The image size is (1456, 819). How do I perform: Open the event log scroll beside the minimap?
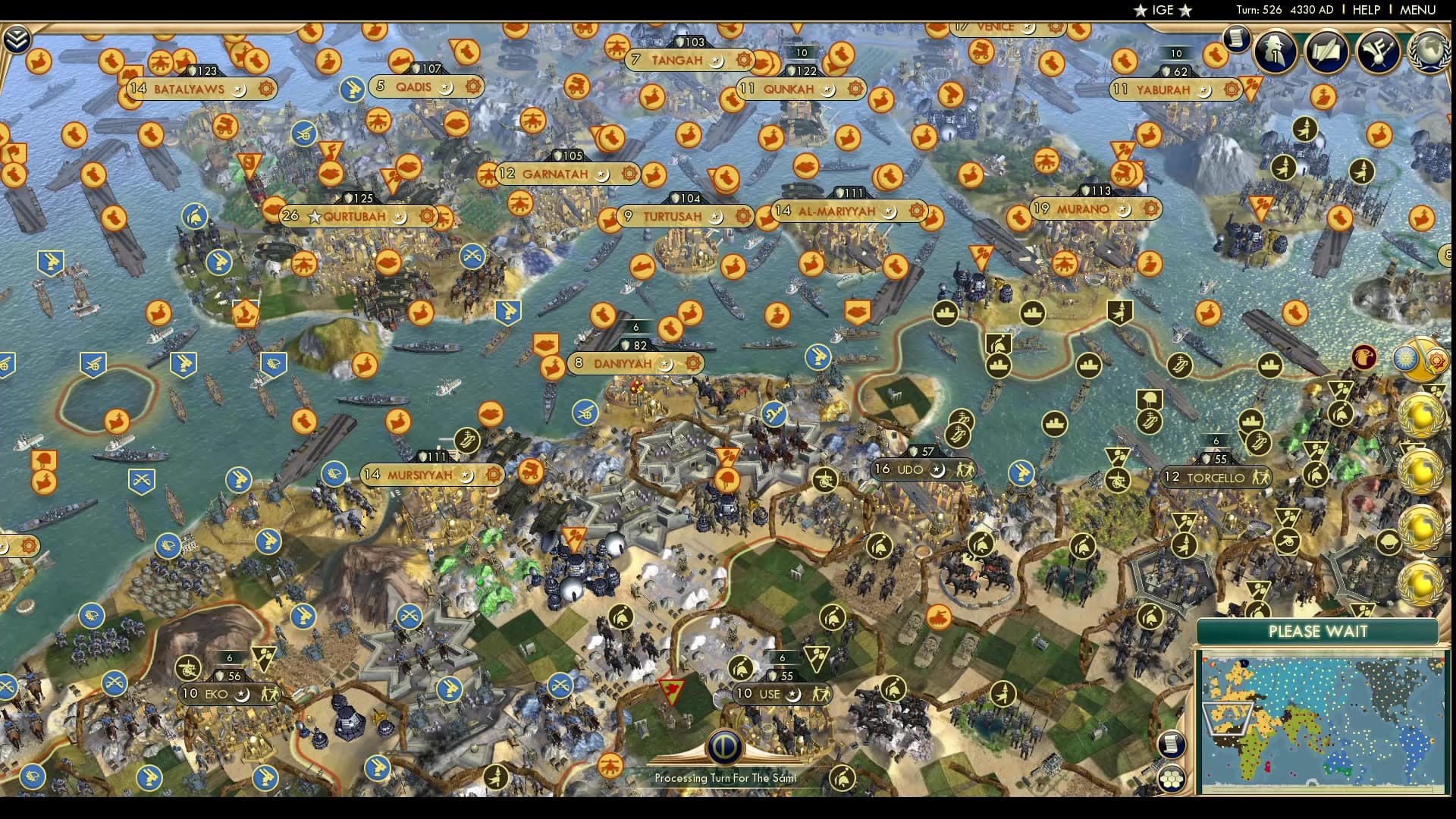click(1172, 745)
